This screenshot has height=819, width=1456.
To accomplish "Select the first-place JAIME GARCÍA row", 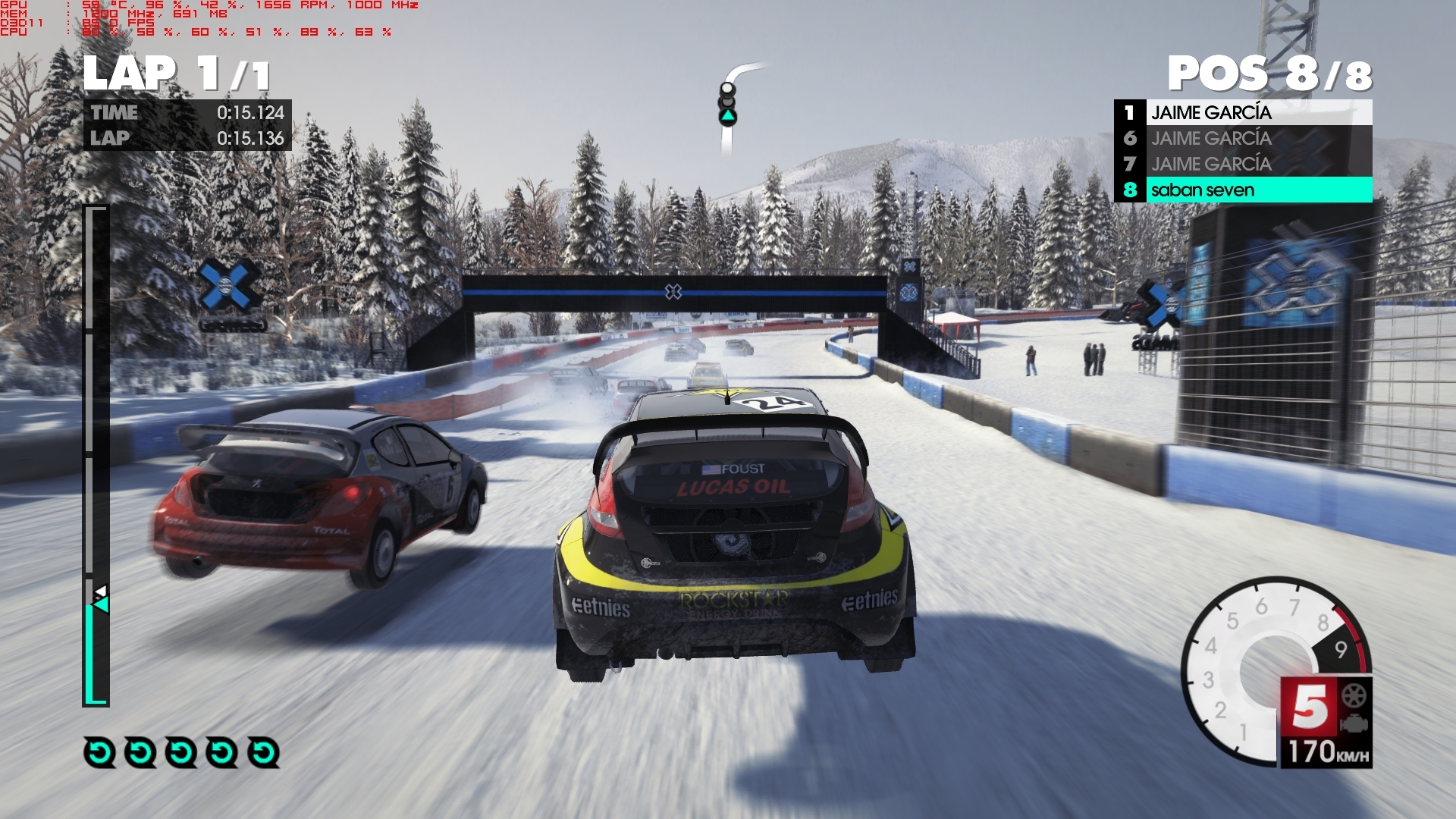I will tap(1244, 112).
